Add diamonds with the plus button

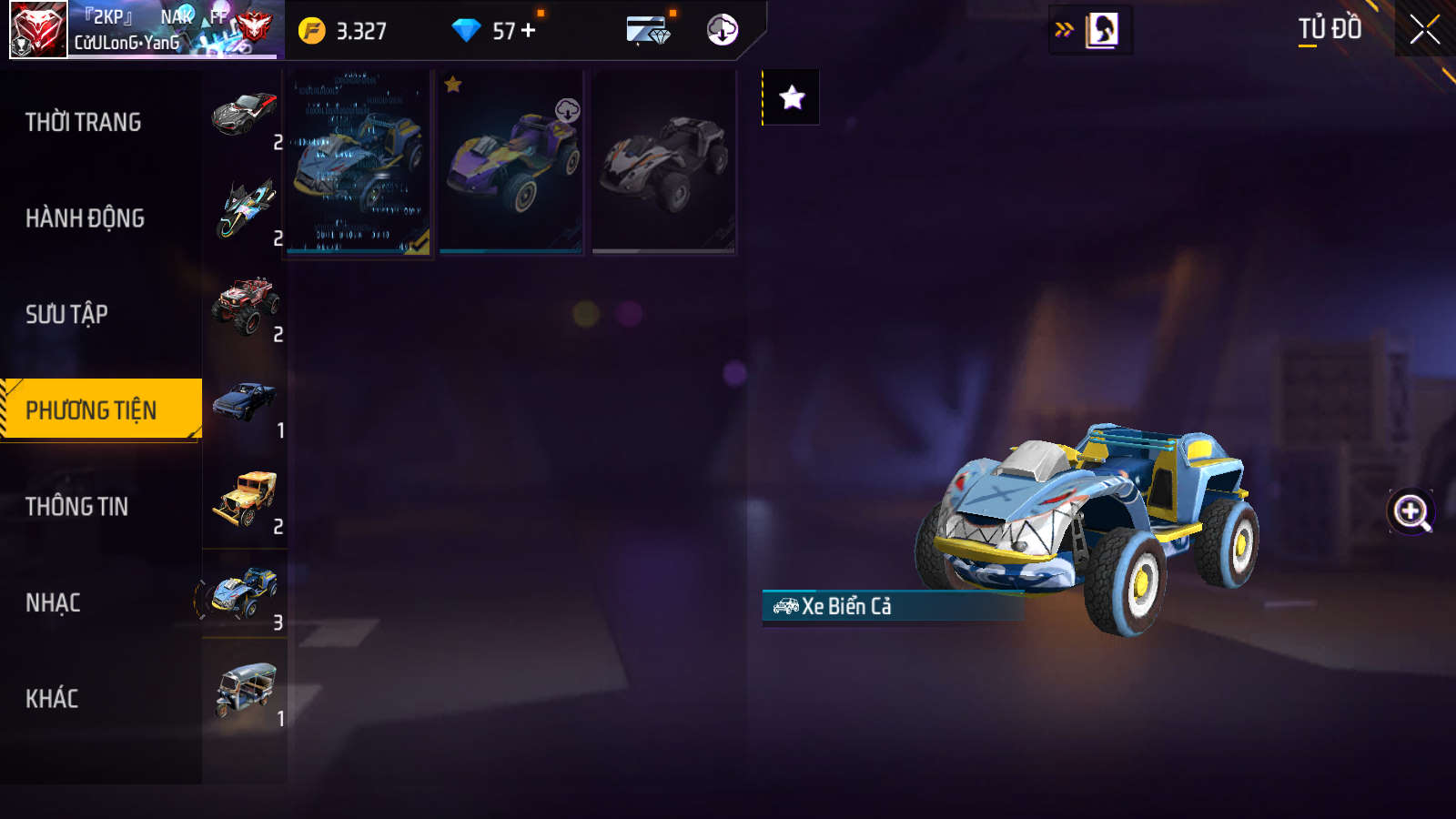529,31
